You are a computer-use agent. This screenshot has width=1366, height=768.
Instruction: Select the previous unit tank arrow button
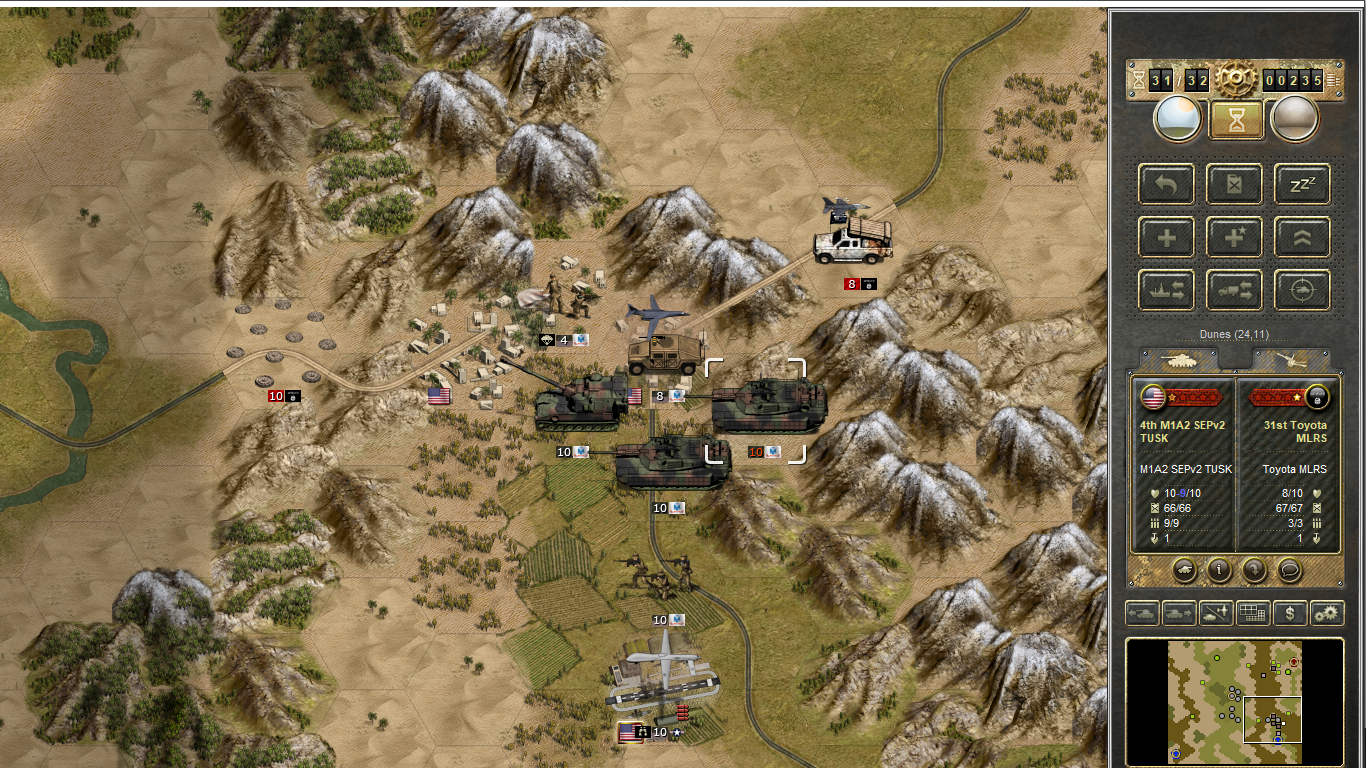tap(1142, 613)
